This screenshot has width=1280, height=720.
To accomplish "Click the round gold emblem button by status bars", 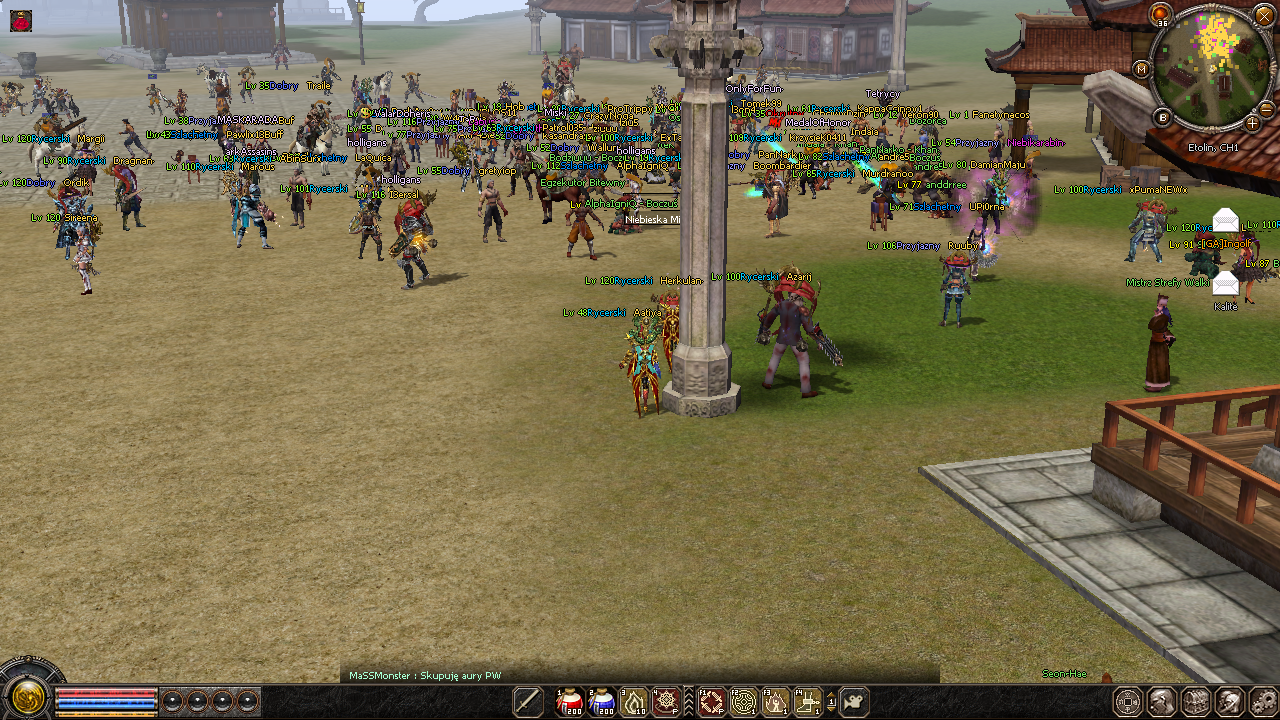I will (x=28, y=695).
